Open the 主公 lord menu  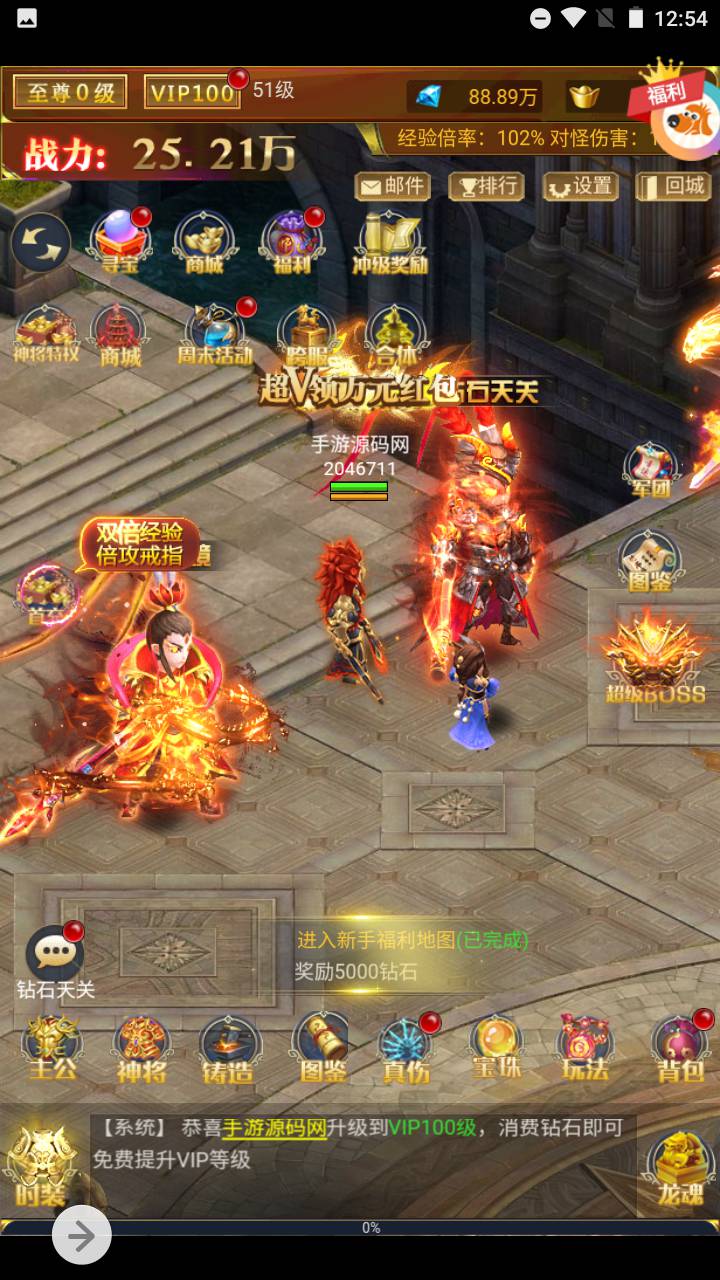[x=52, y=1047]
